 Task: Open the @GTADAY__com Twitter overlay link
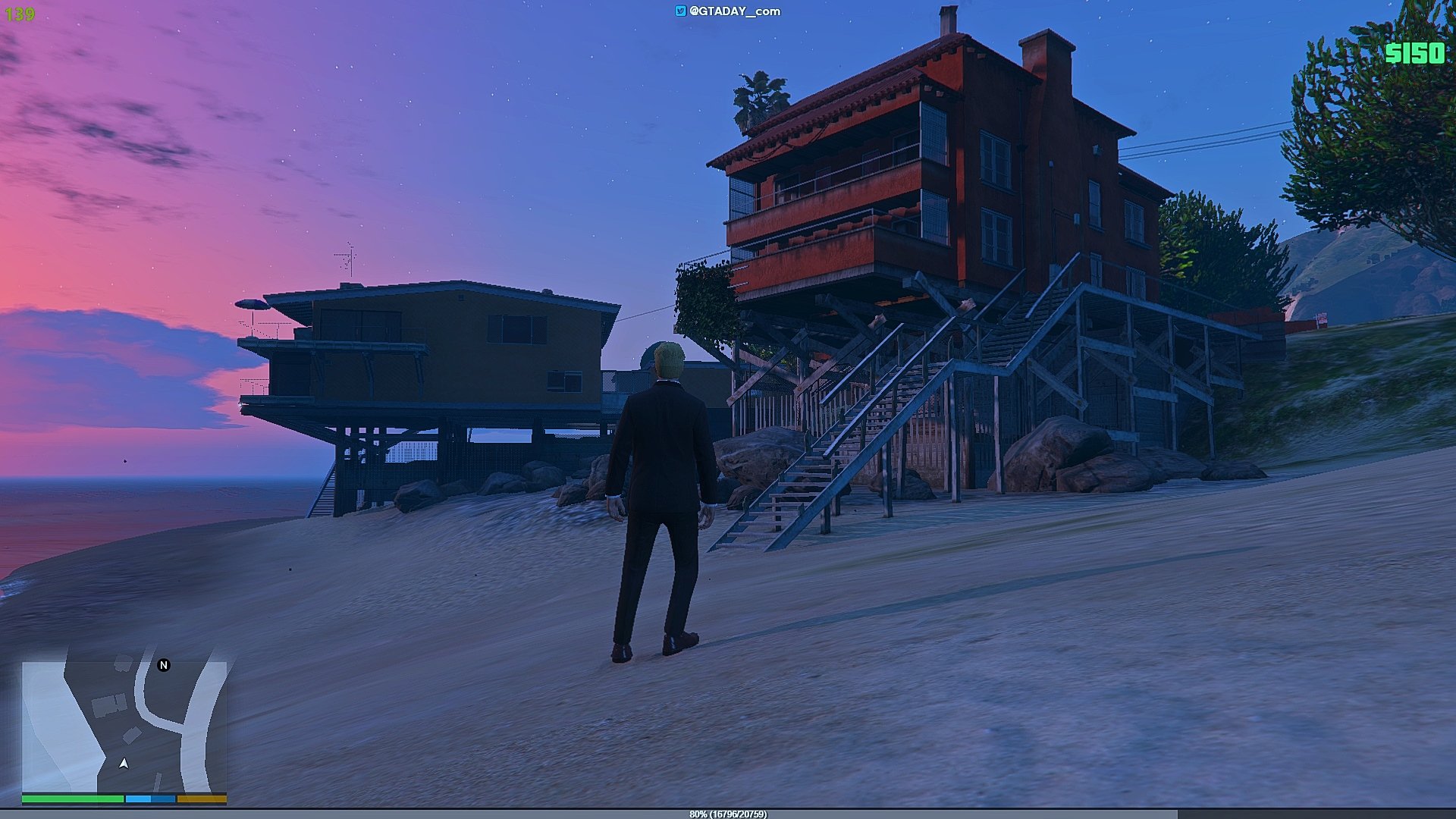728,11
